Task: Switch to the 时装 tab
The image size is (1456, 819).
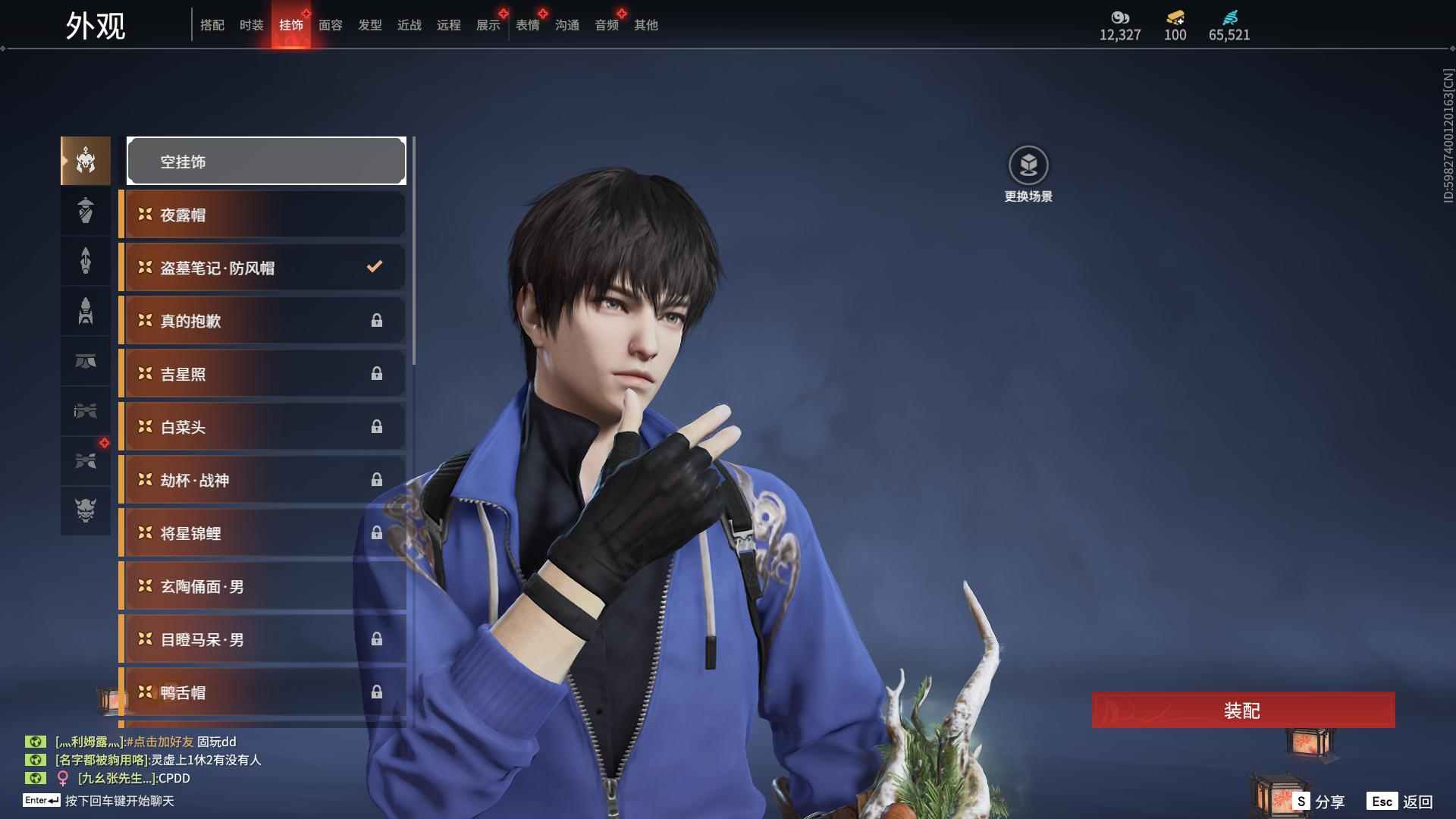Action: [251, 25]
